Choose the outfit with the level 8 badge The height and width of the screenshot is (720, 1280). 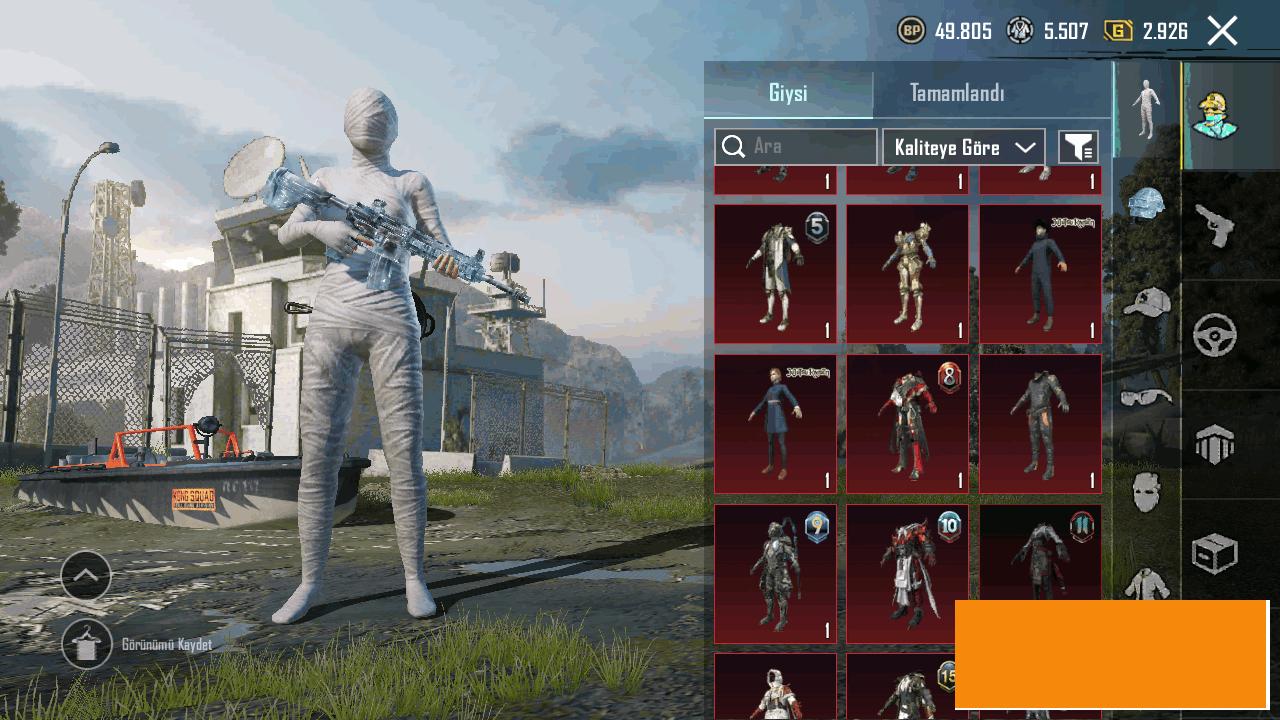point(907,424)
